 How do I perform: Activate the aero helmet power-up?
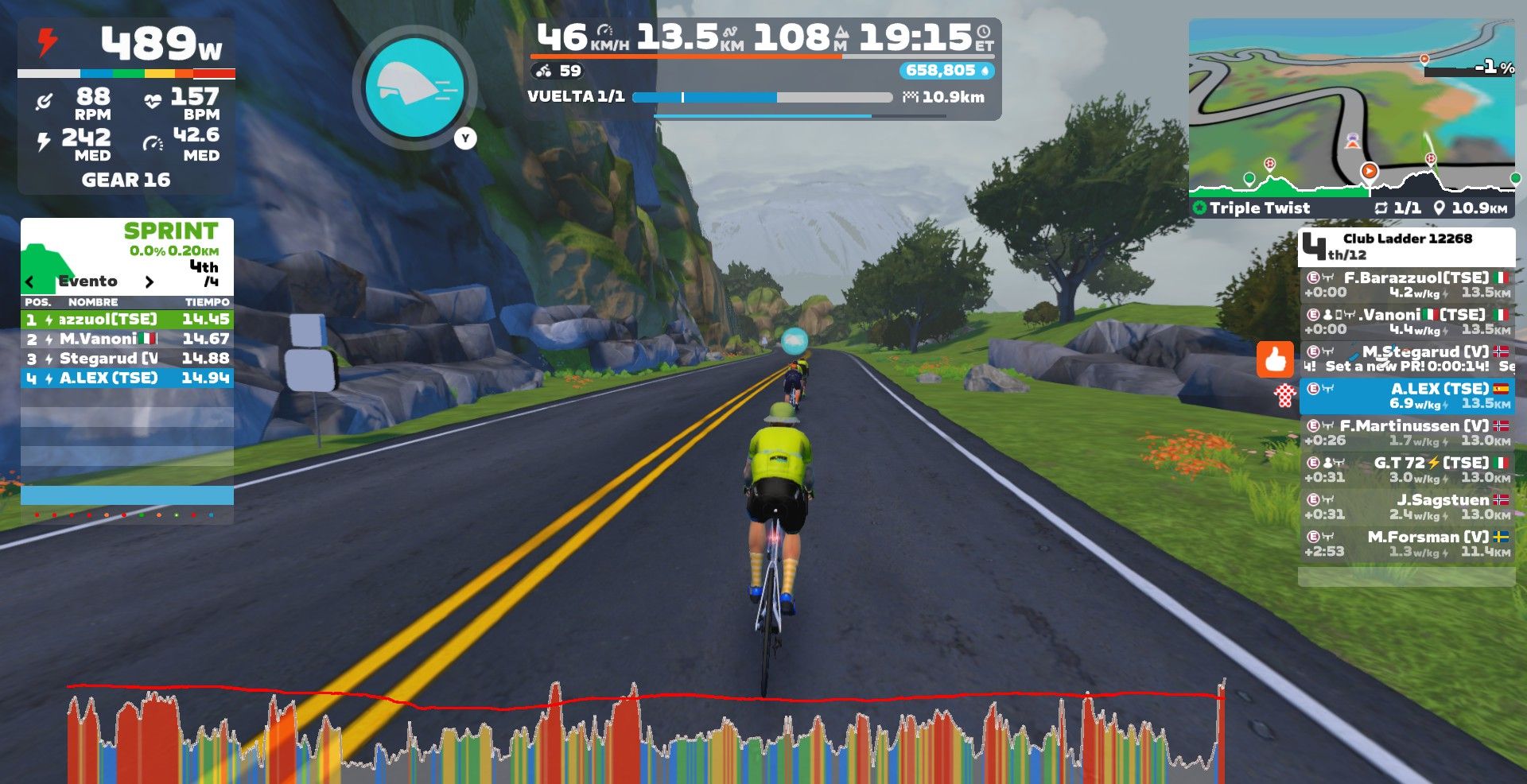414,87
